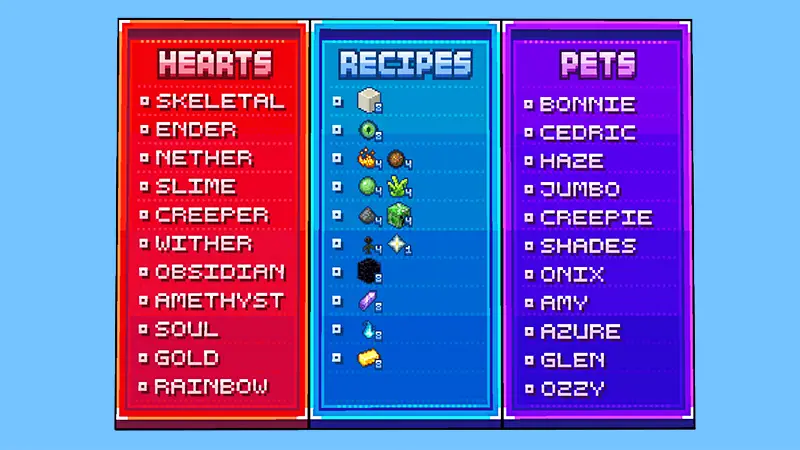Select the Slime heart entry
Viewport: 800px width, 450px height.
(x=196, y=187)
